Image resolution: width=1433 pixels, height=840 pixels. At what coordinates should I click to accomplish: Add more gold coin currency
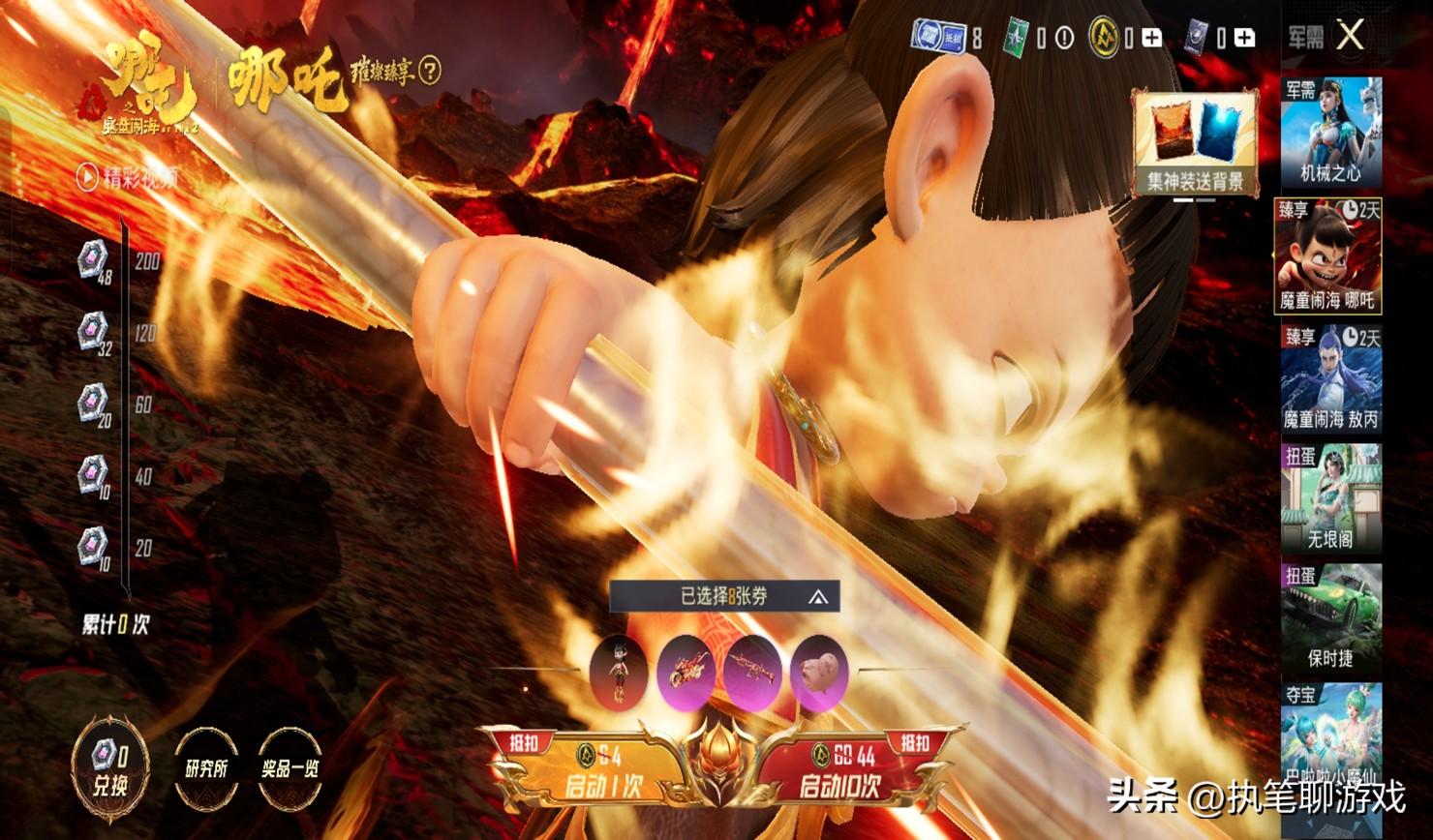click(1151, 38)
